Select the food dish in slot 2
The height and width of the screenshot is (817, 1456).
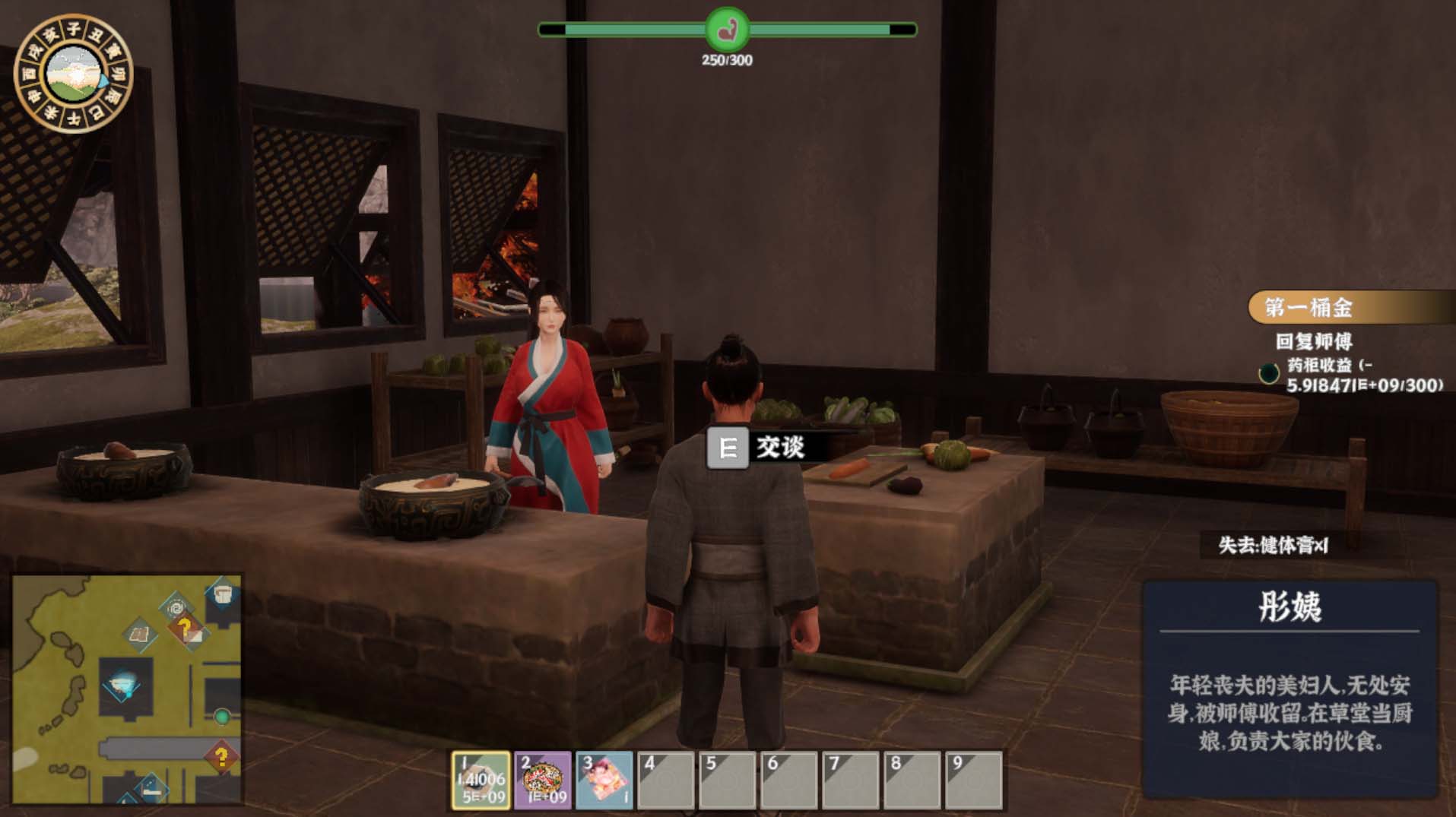tap(542, 780)
